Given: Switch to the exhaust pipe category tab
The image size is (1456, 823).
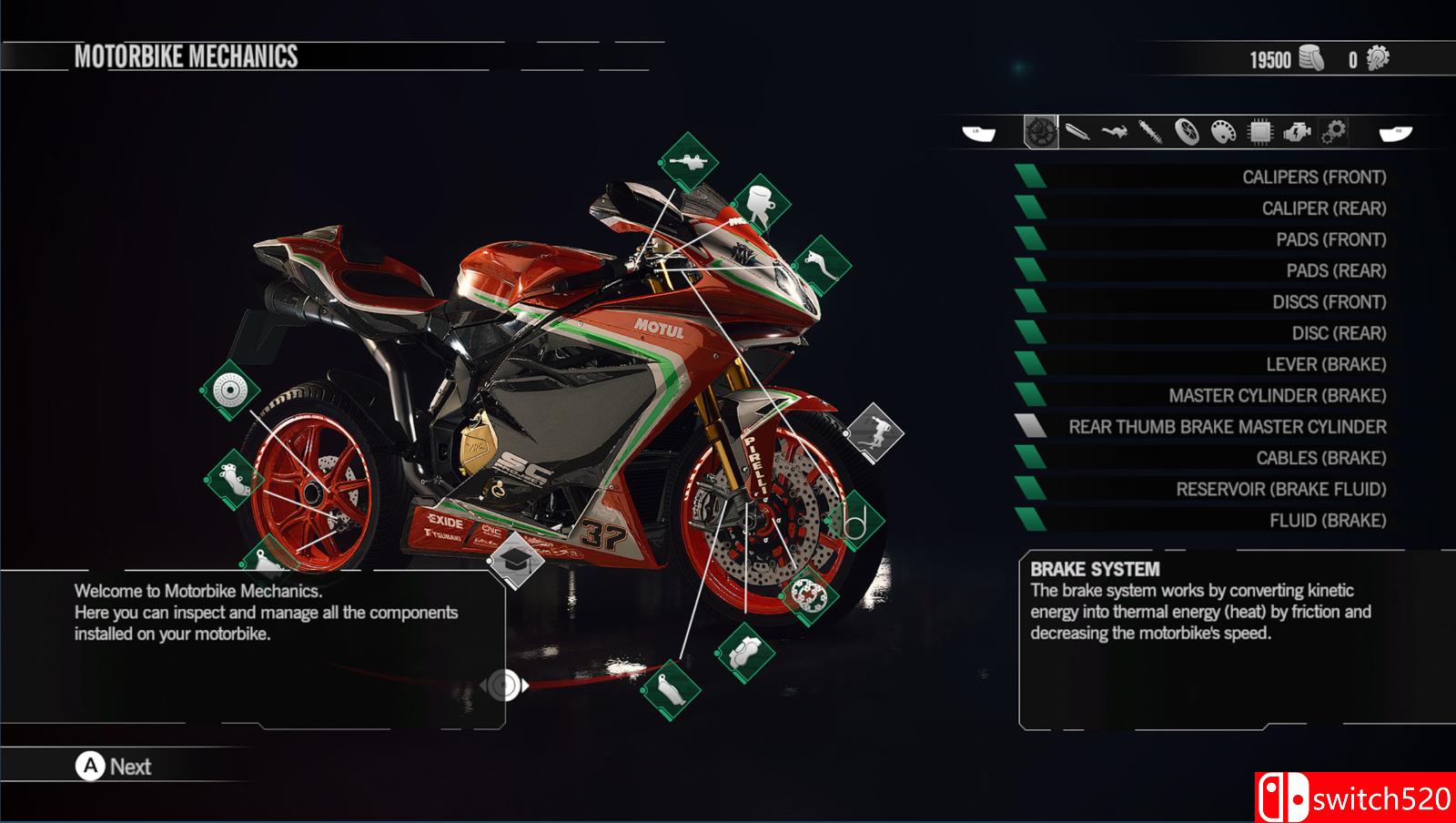Looking at the screenshot, I should coord(1077,133).
